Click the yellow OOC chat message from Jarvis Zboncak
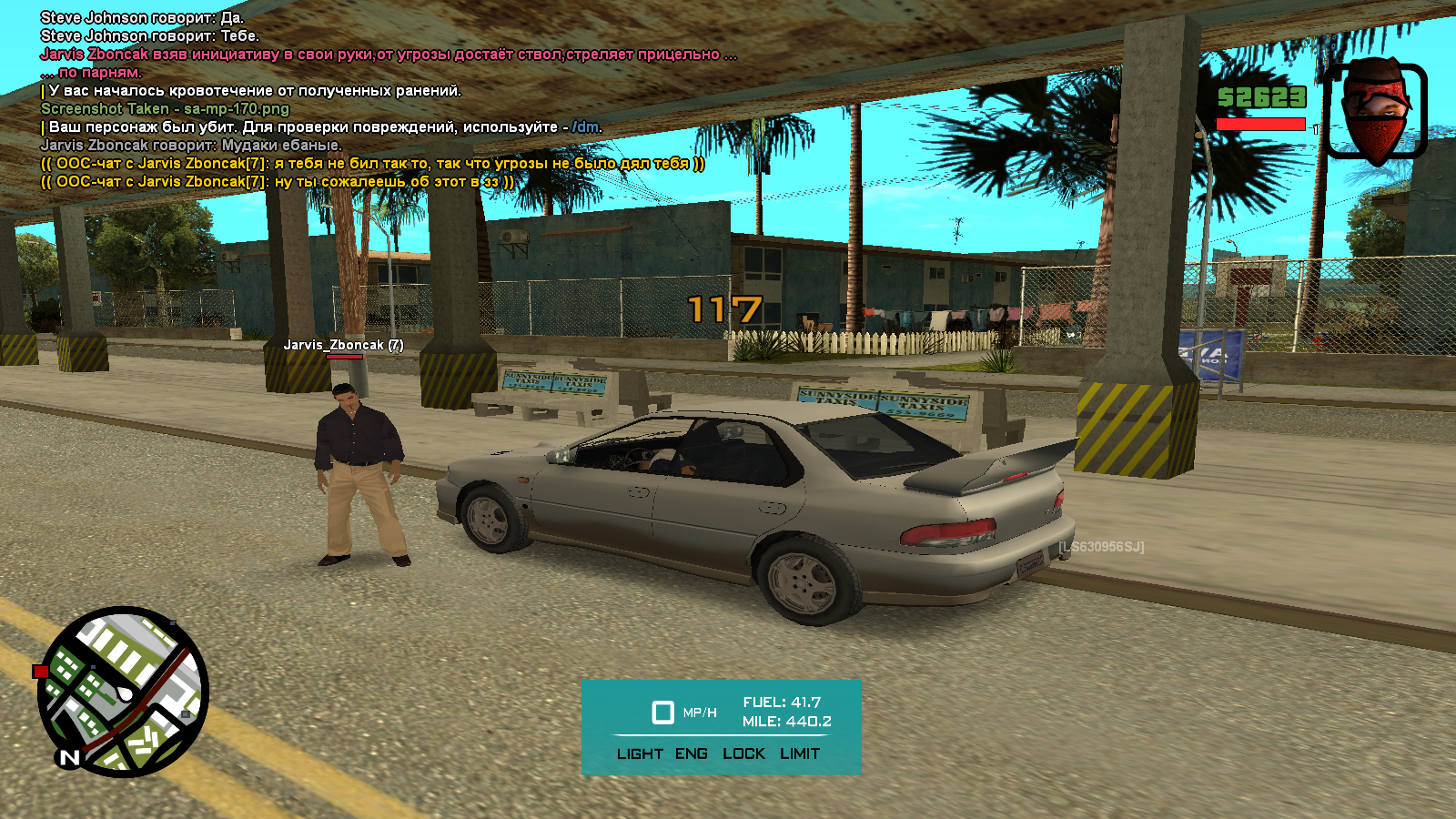 pyautogui.click(x=373, y=164)
